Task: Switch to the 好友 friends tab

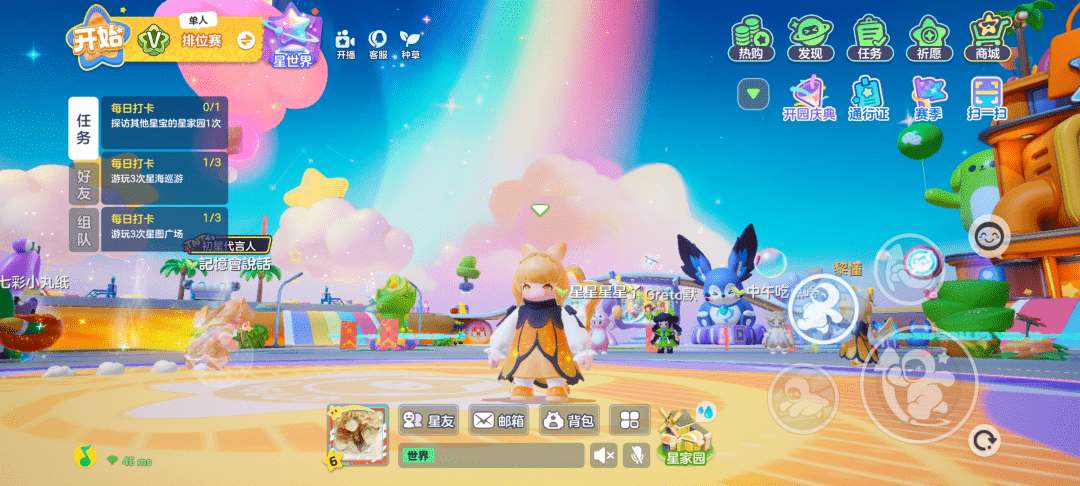Action: coord(84,184)
